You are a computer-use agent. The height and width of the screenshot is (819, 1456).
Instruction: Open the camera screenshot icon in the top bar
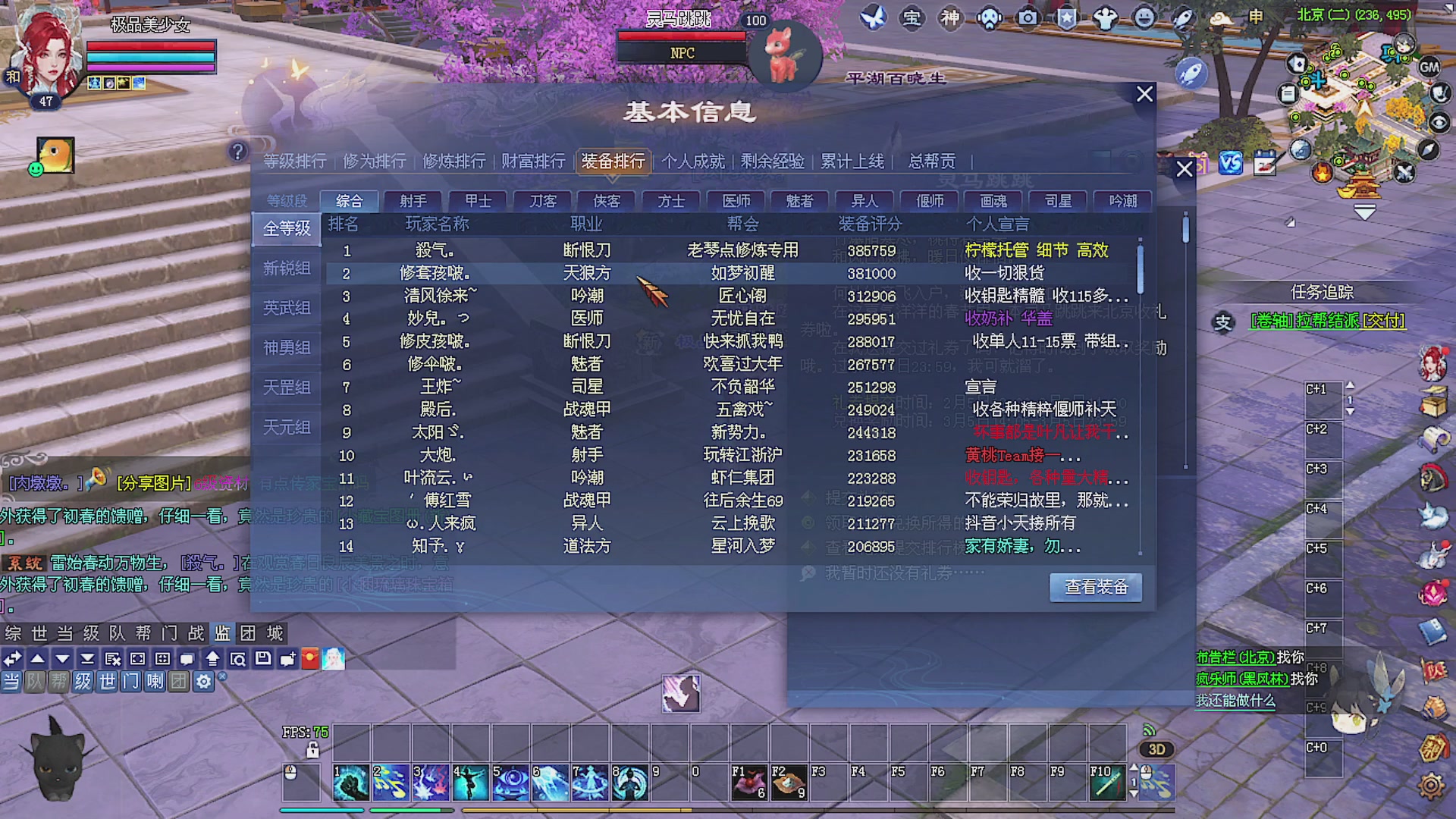coord(1028,18)
